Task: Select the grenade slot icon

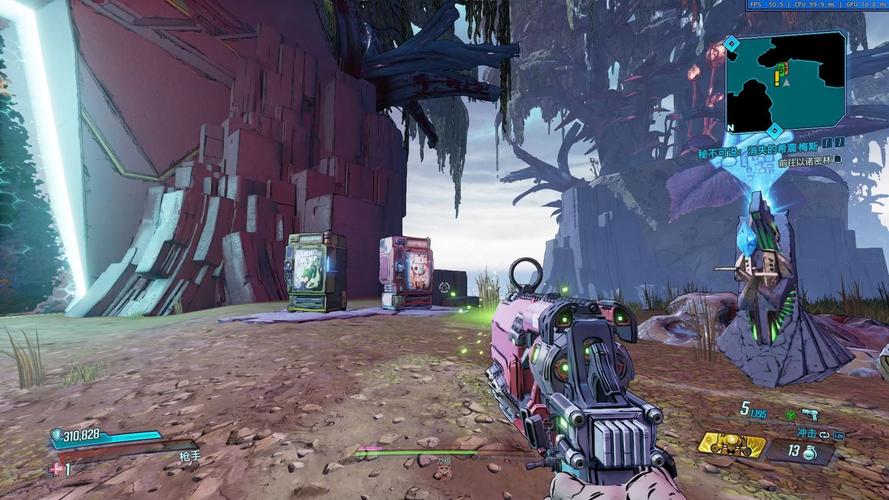Action: click(808, 453)
